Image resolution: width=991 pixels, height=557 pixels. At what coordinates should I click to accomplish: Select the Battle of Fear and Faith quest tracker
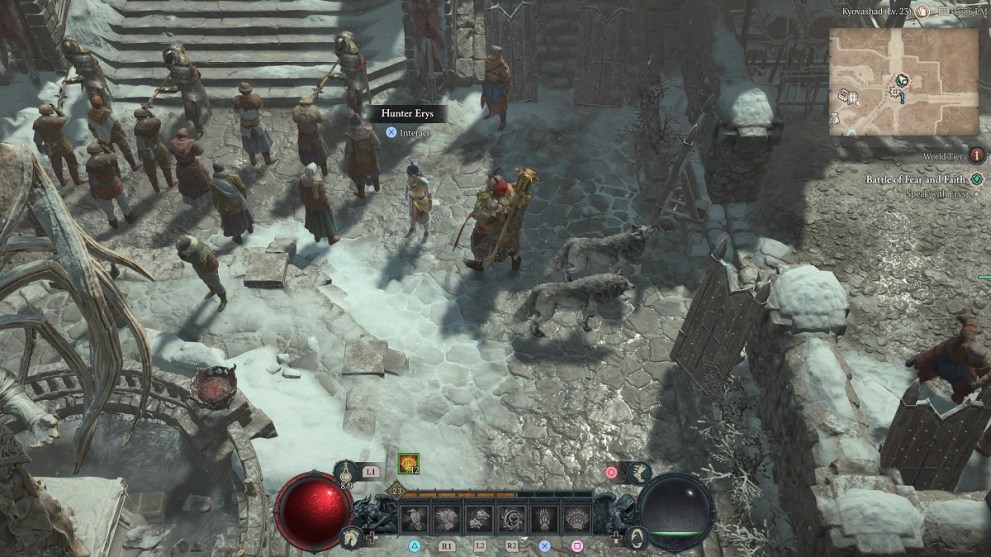point(915,180)
